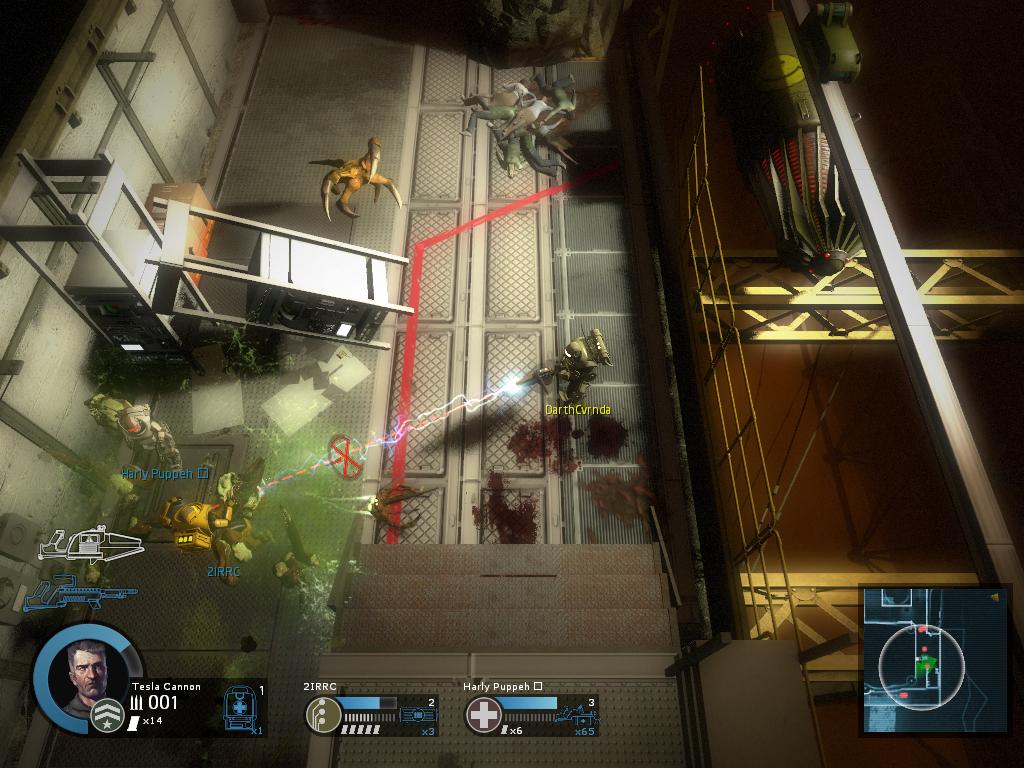
Task: Click 2IRRC's equipped item in slot 2
Action: click(x=419, y=715)
